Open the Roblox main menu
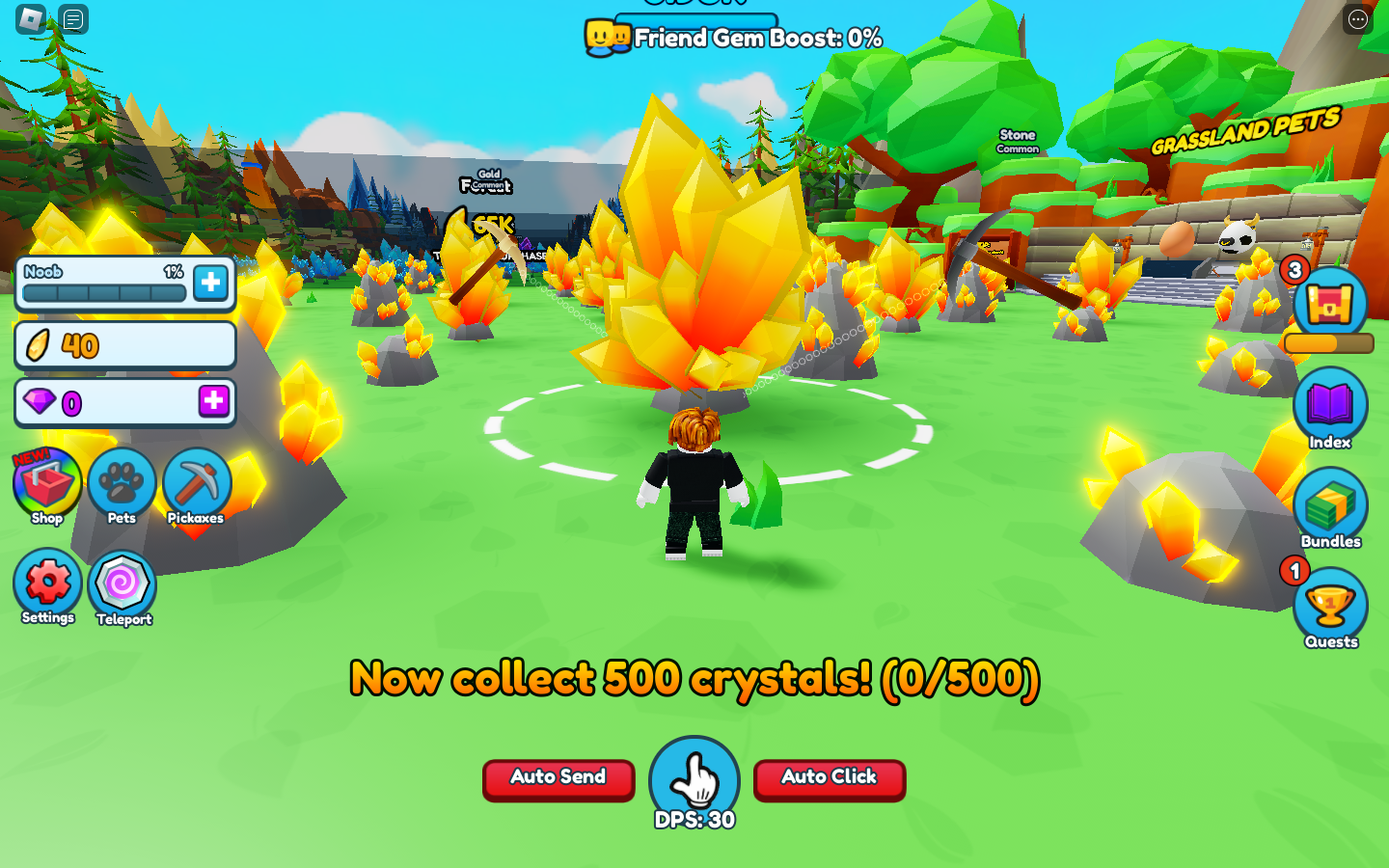 31,18
